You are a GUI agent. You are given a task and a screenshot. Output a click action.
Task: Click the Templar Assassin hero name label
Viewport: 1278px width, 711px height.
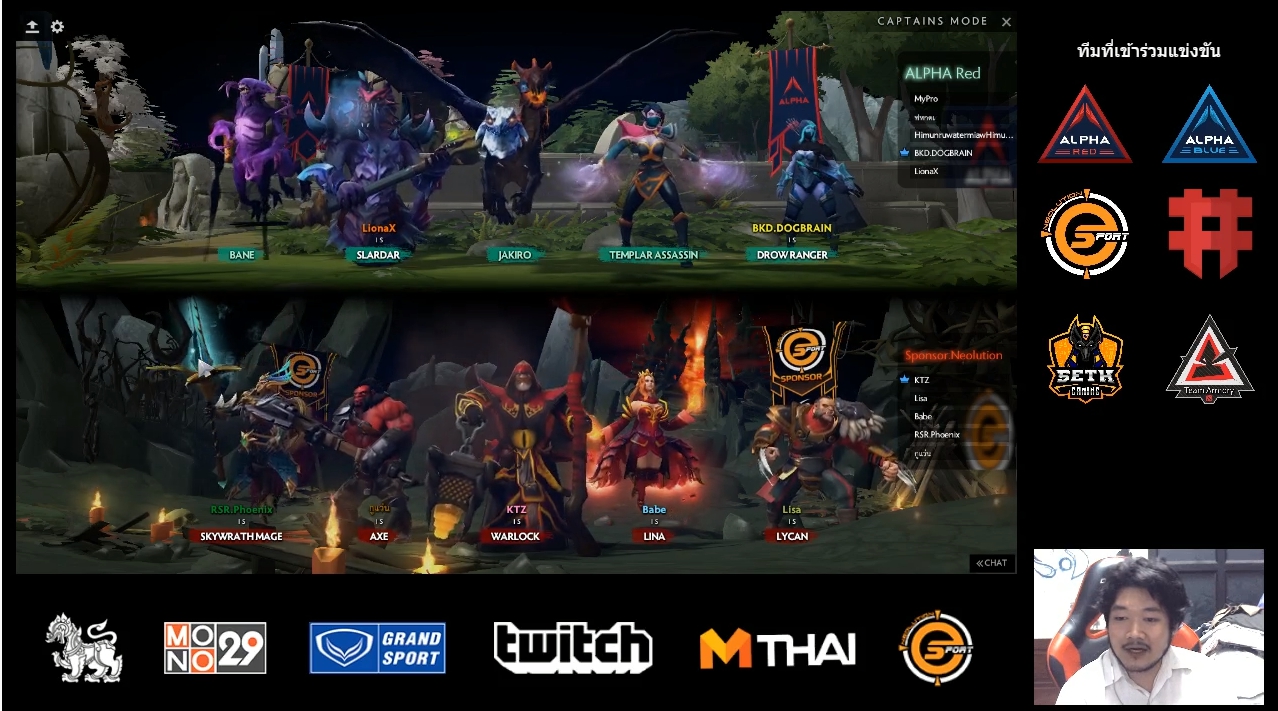654,255
